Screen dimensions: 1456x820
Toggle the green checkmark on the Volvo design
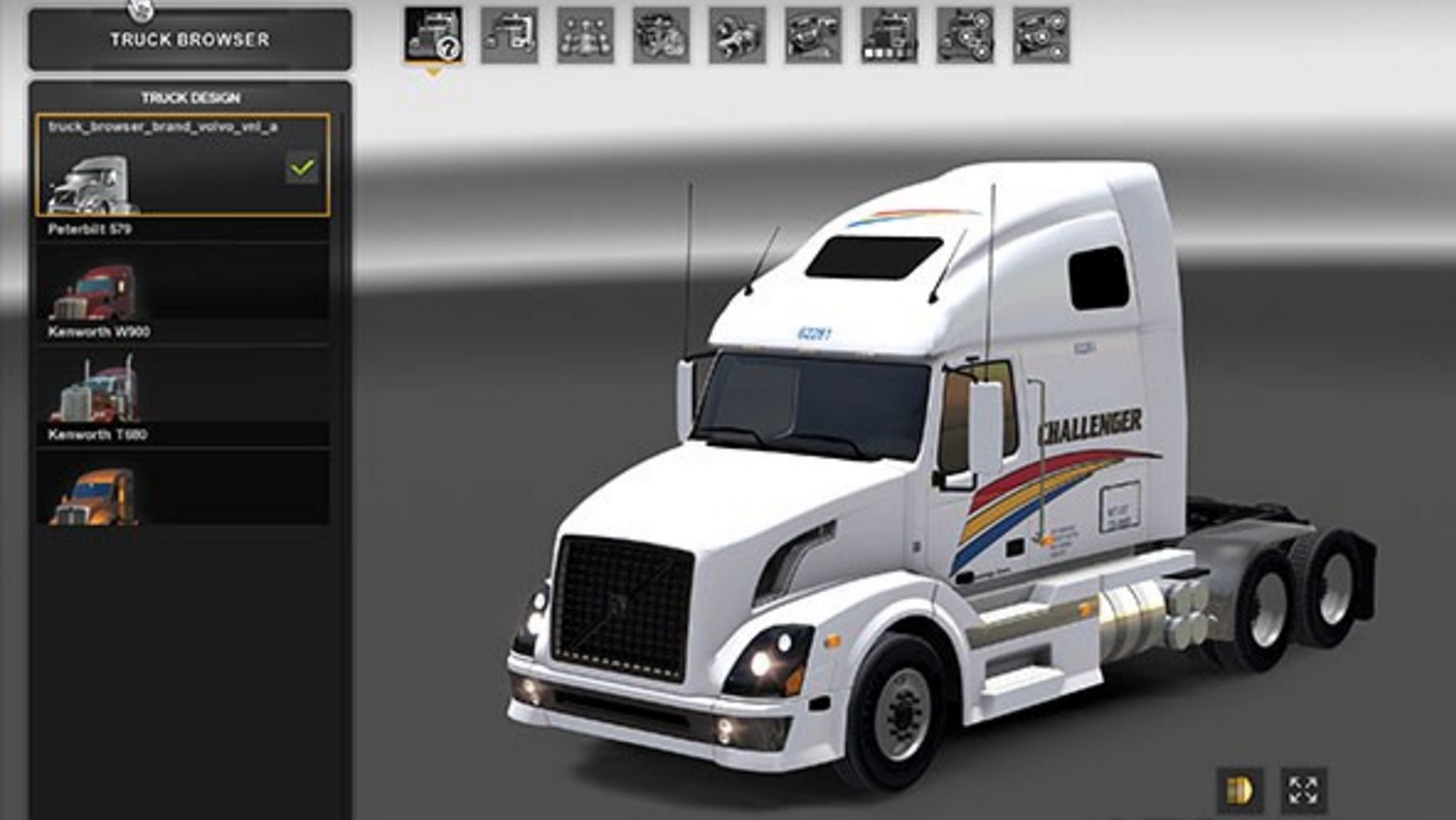pyautogui.click(x=303, y=168)
